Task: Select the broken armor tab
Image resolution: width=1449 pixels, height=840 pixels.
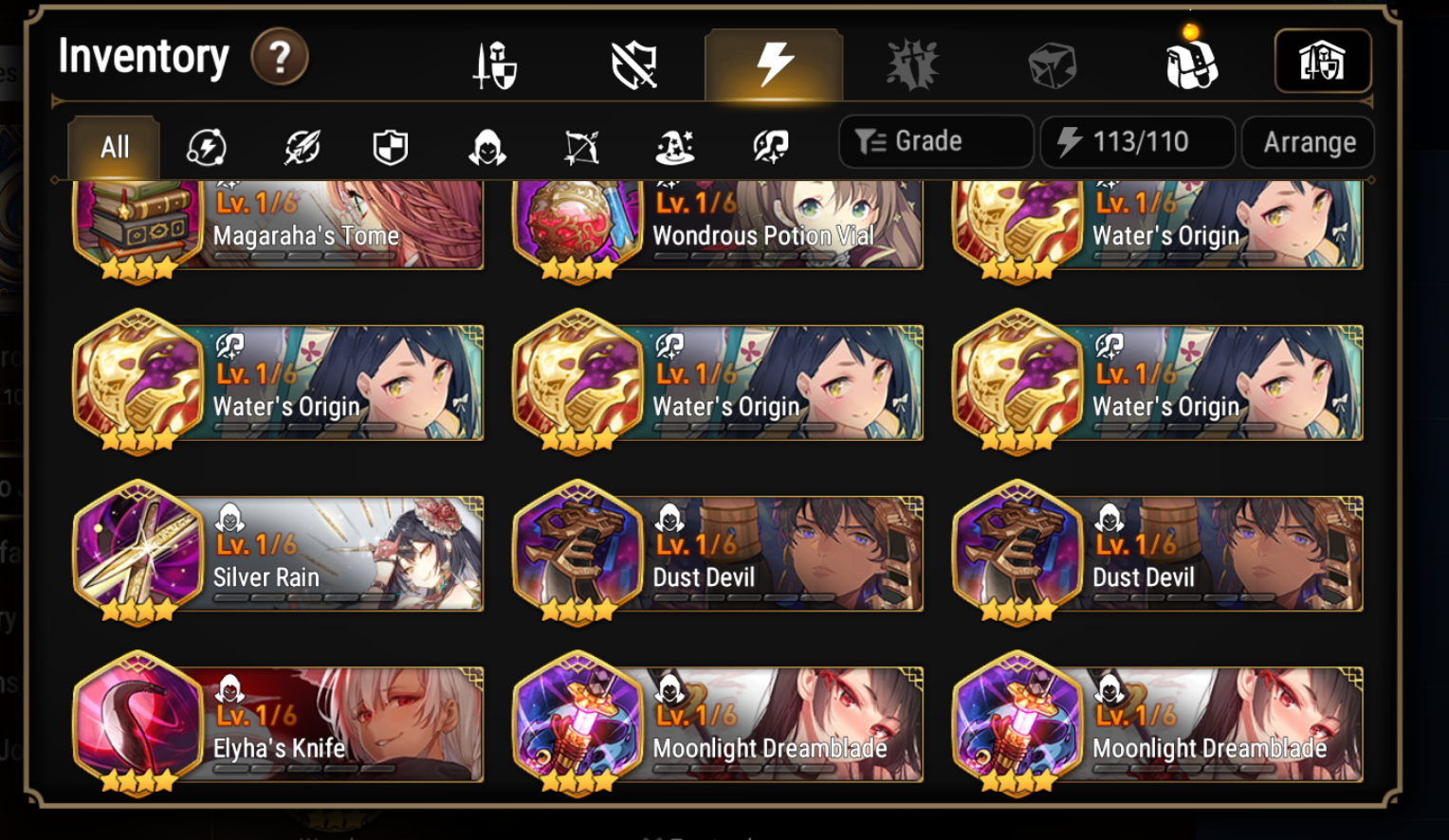Action: (633, 61)
